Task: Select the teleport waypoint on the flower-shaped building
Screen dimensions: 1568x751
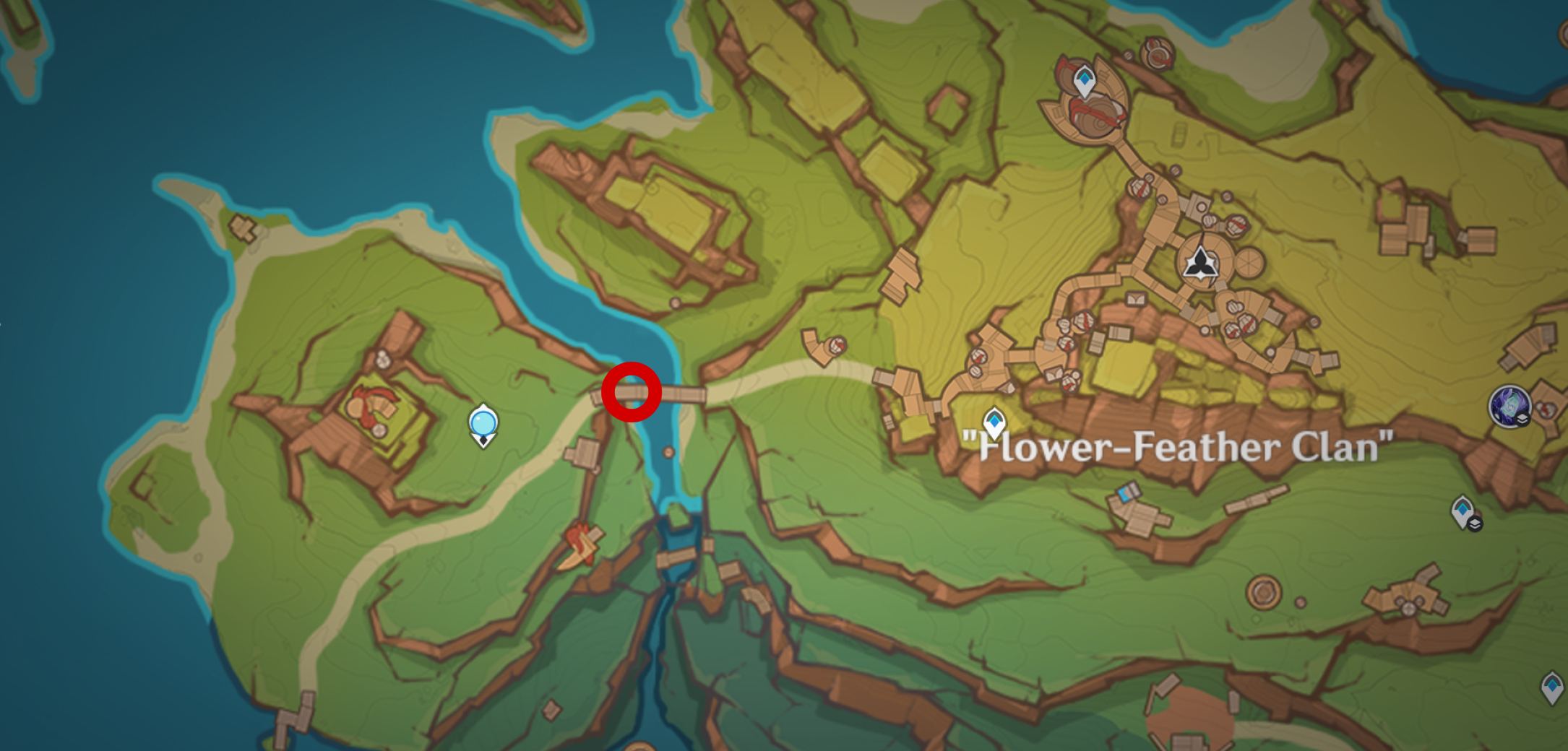Action: 1084,80
